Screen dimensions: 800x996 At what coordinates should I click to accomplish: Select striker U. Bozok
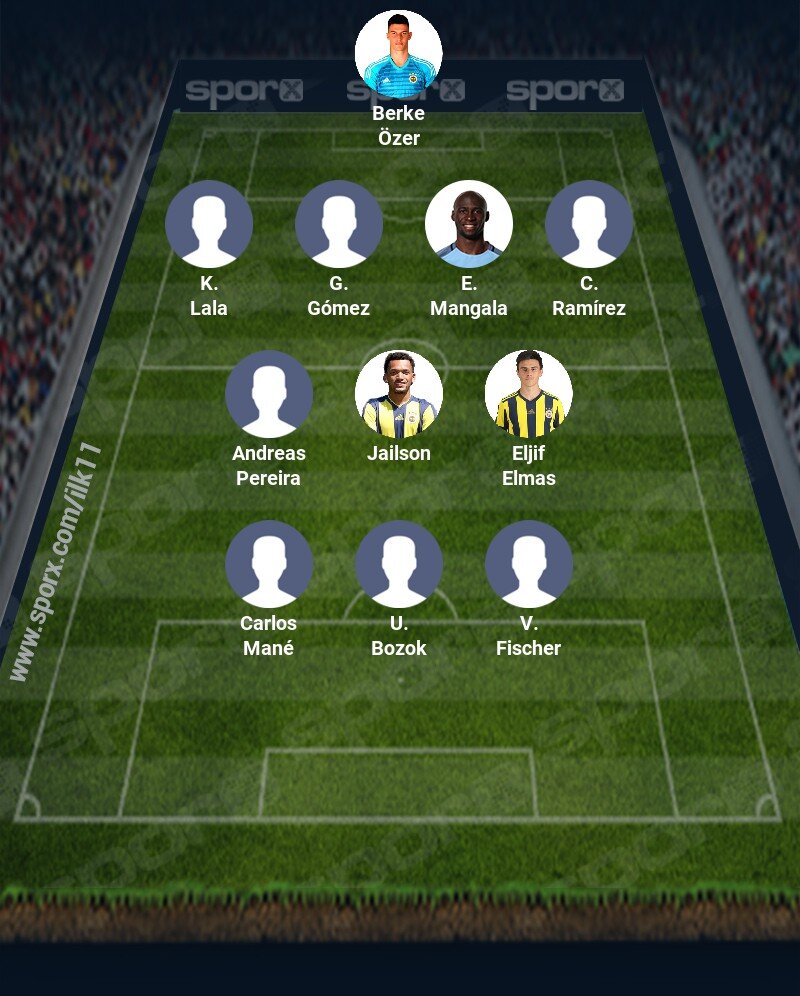tap(399, 564)
